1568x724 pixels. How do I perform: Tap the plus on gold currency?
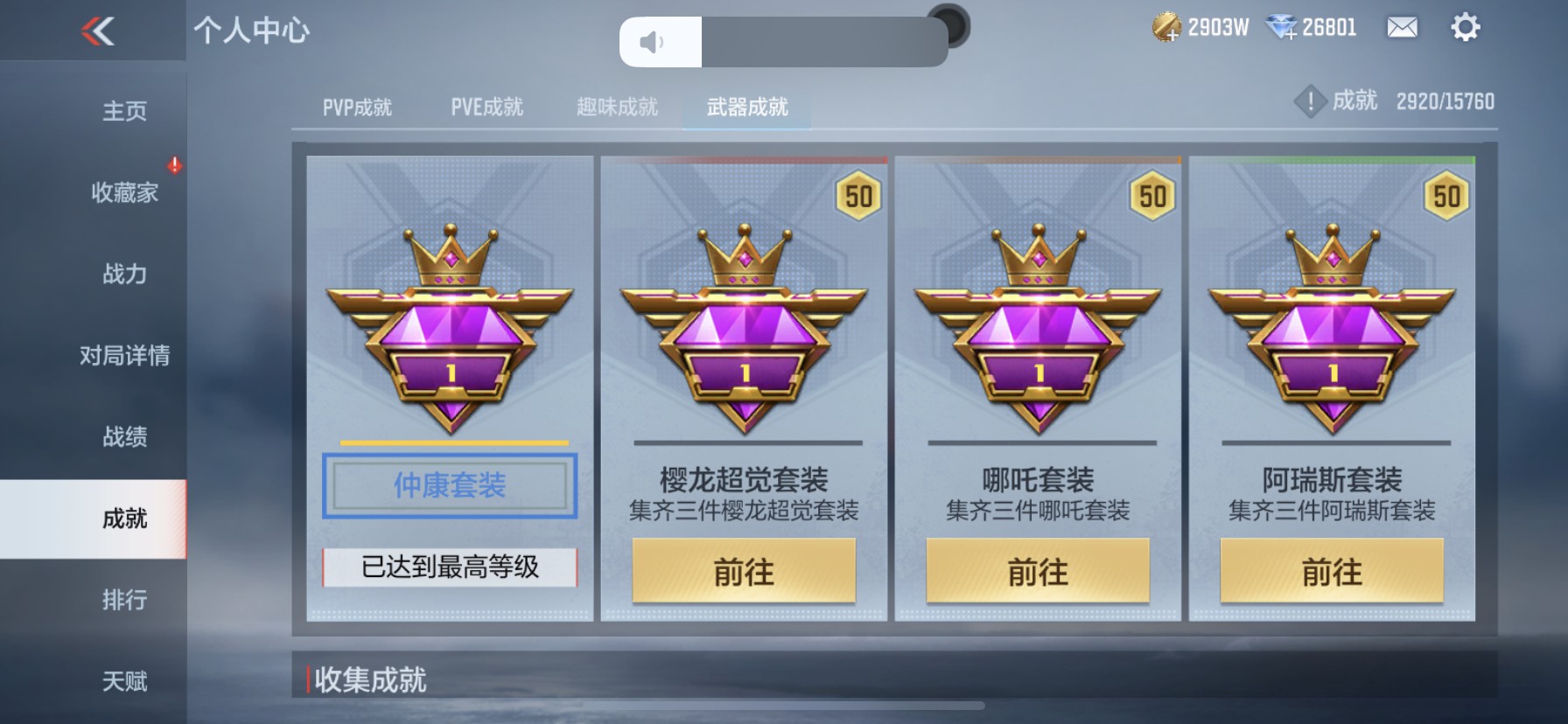(1173, 36)
